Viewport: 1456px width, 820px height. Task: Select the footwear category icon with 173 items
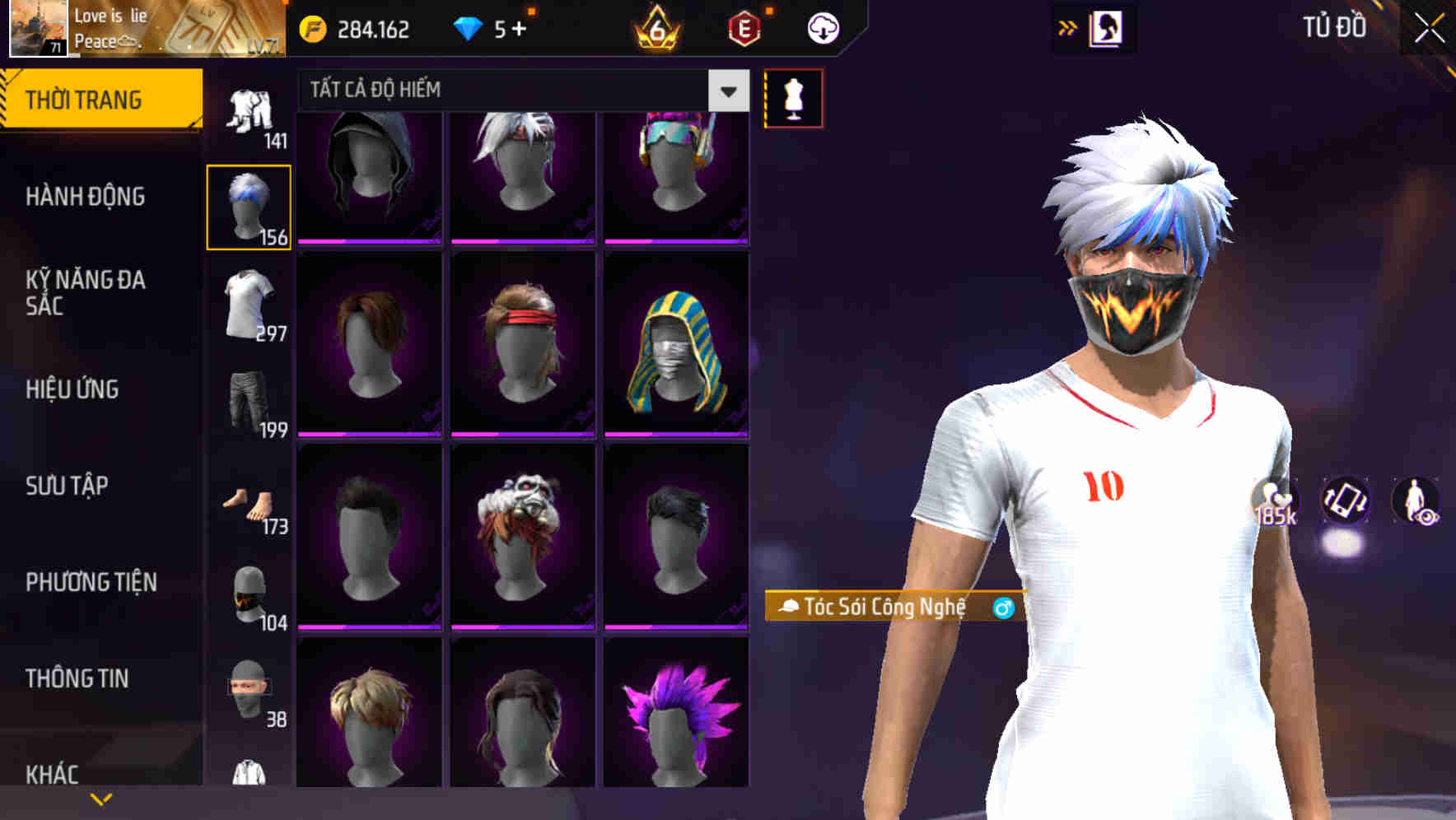coord(247,502)
